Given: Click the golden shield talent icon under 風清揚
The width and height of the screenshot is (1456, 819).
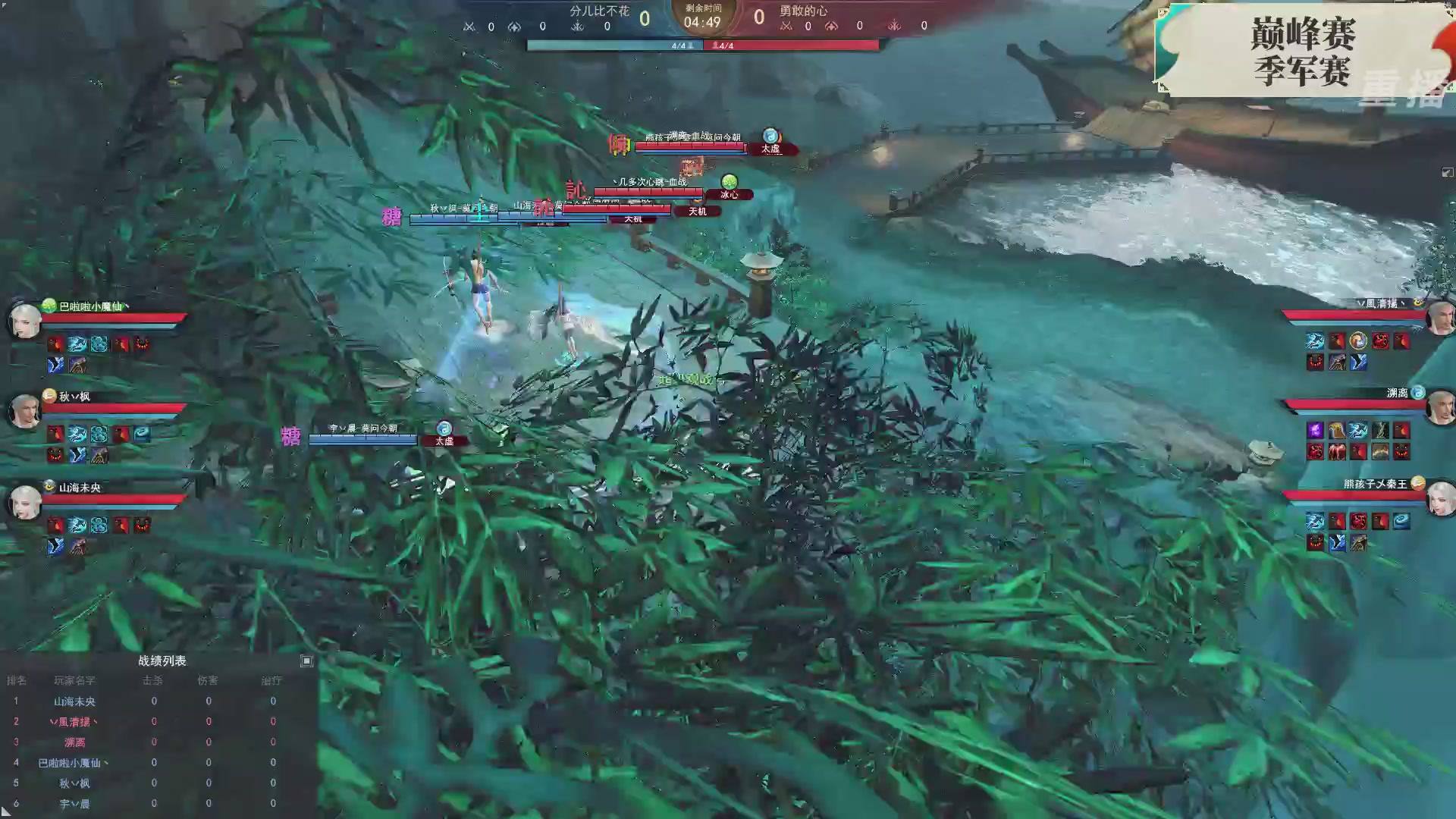Looking at the screenshot, I should click(1358, 341).
